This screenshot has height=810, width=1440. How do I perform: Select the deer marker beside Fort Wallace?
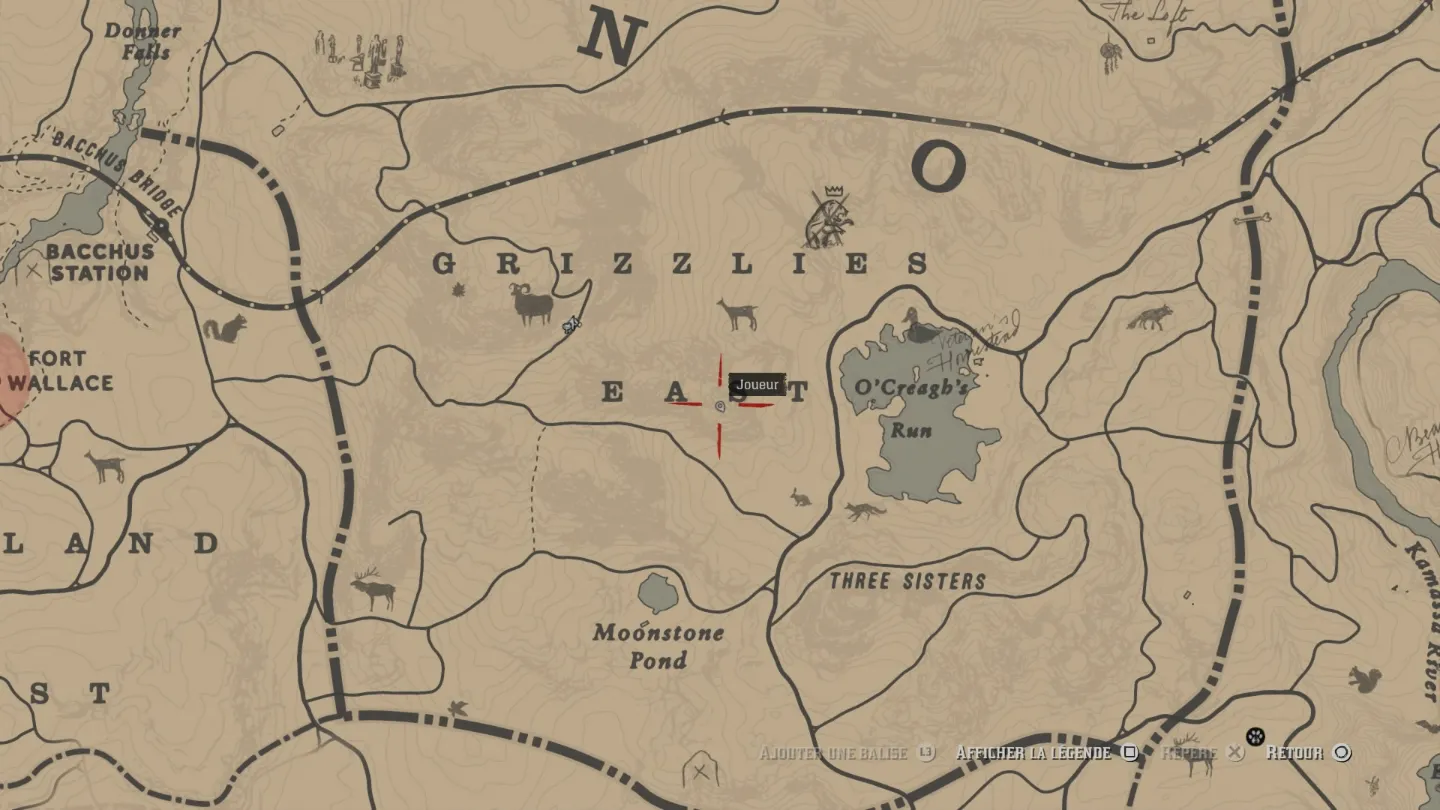pyautogui.click(x=105, y=466)
